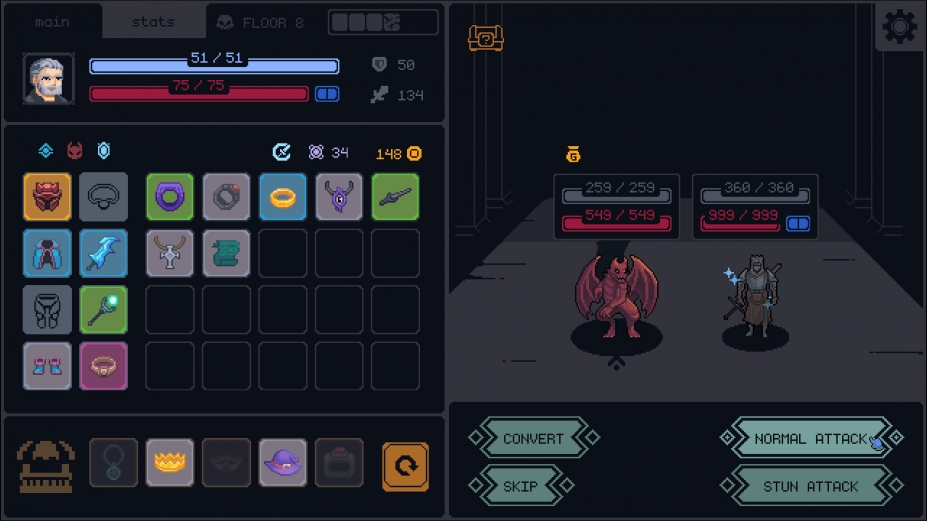Select the equipped pink belt slot

(x=104, y=365)
